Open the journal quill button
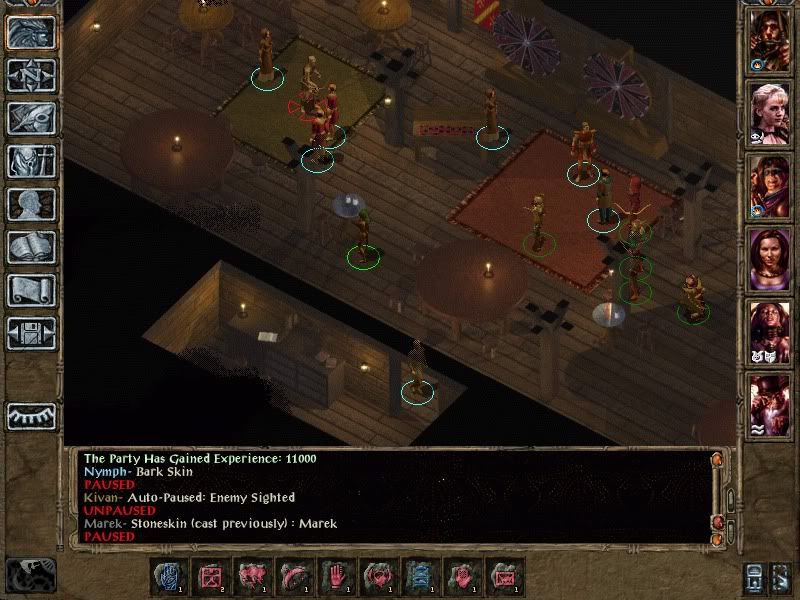The image size is (800, 600). point(31,117)
